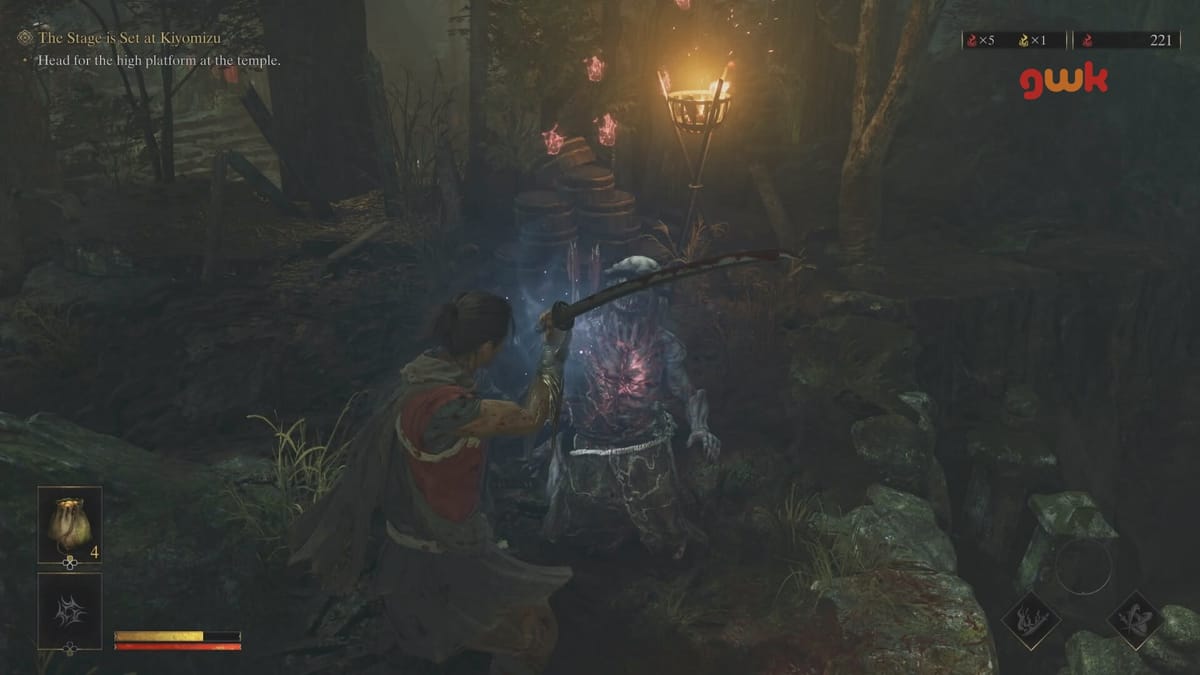Click the gwk watermark logo
This screenshot has width=1200, height=675.
pyautogui.click(x=1064, y=82)
